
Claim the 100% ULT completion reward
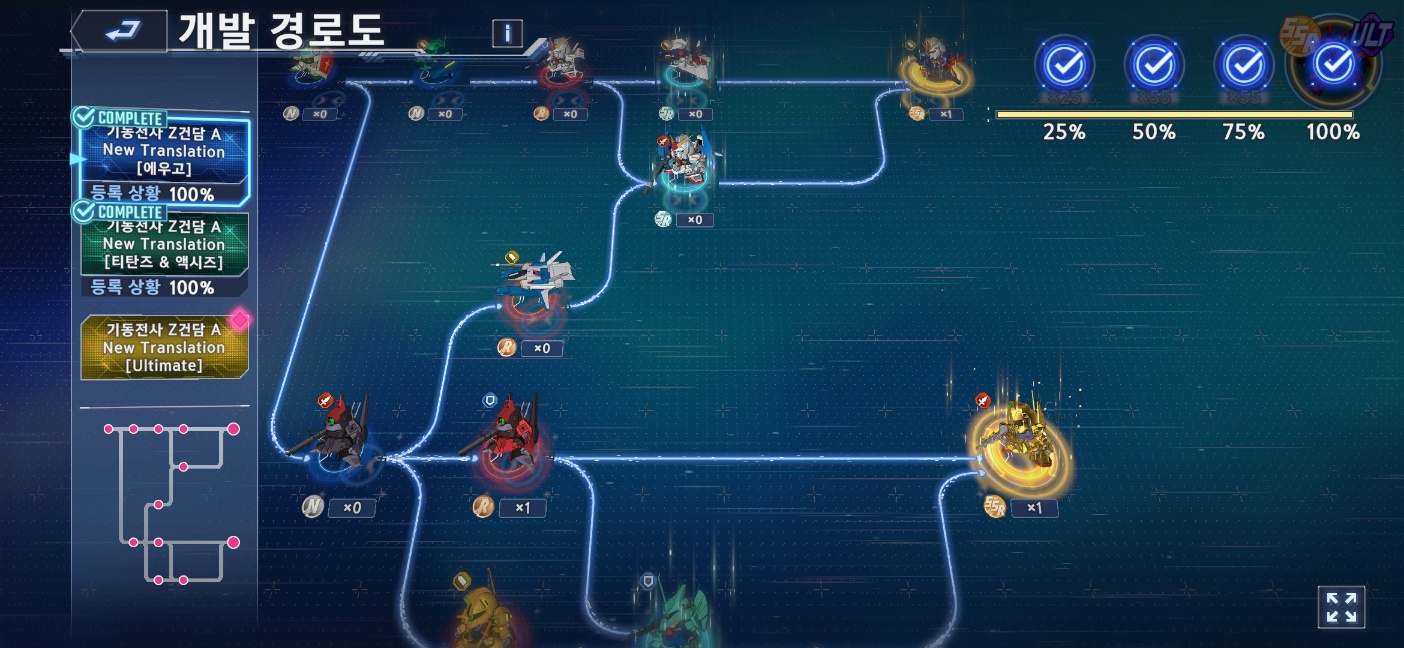(x=1333, y=65)
